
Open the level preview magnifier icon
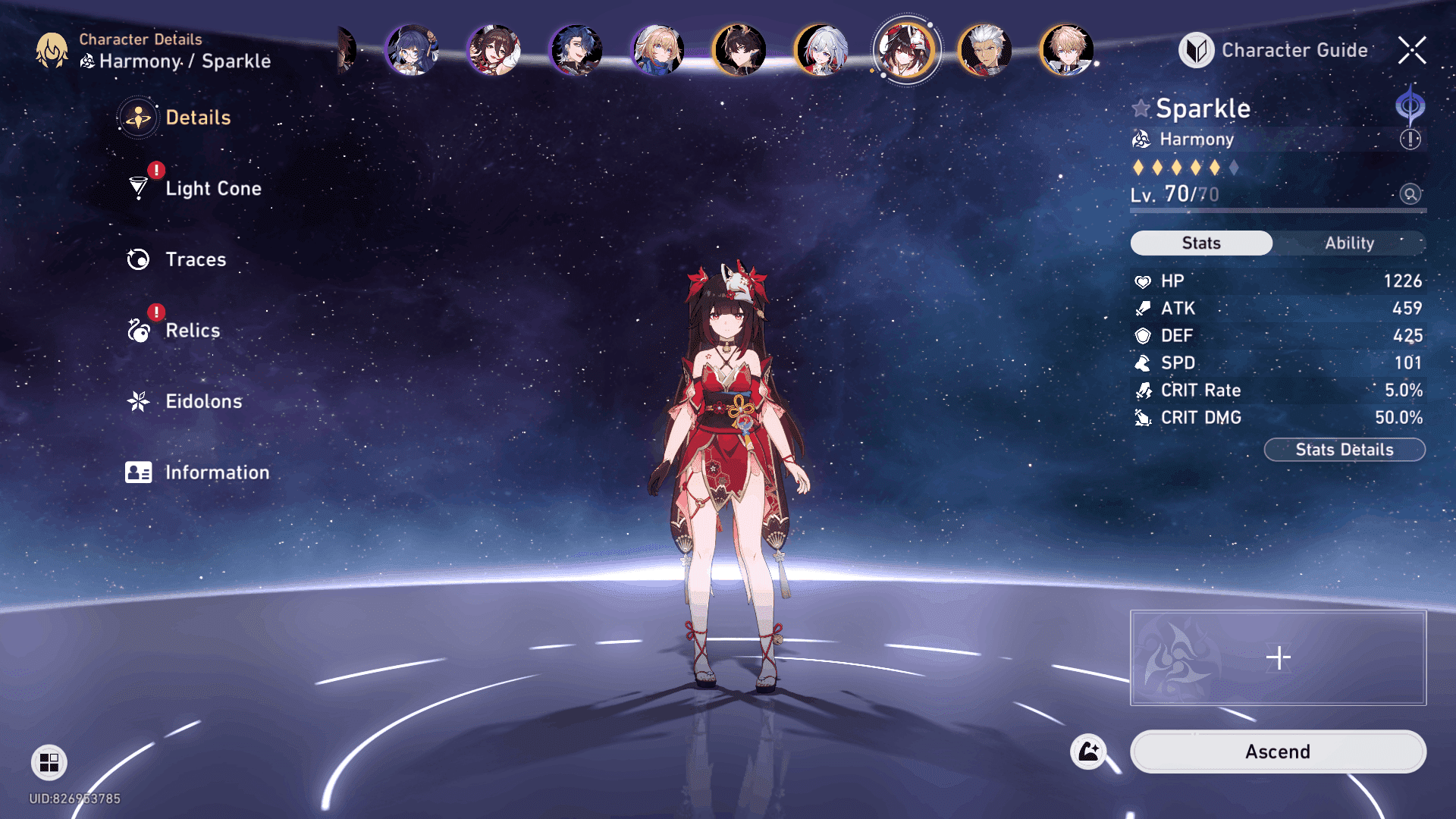tap(1410, 194)
